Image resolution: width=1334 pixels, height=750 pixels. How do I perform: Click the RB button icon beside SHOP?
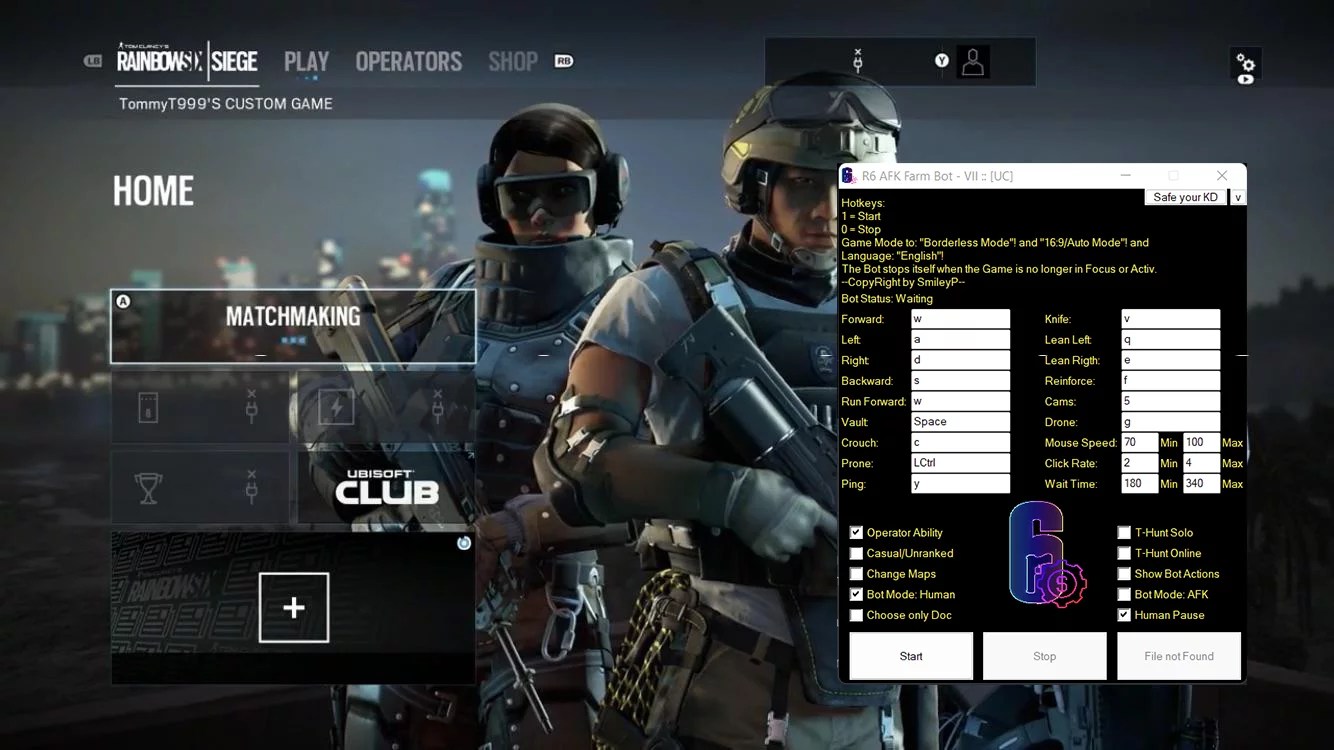(x=562, y=61)
